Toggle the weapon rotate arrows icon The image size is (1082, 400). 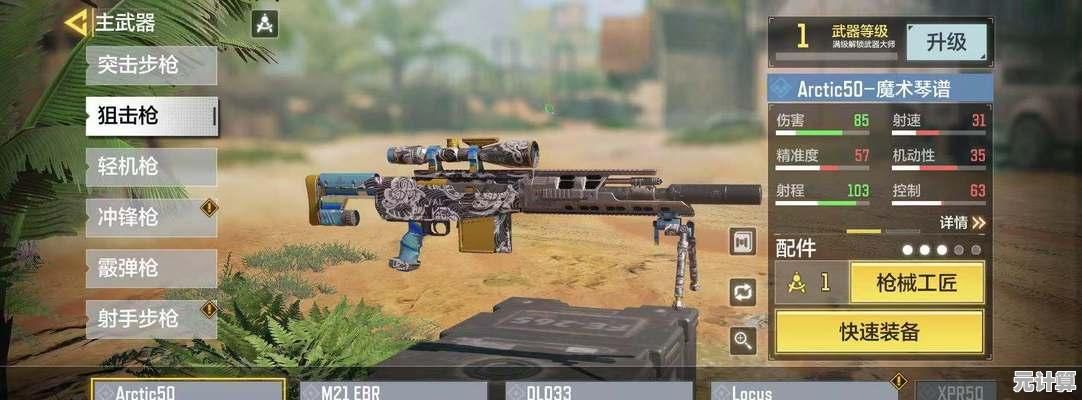pos(743,292)
